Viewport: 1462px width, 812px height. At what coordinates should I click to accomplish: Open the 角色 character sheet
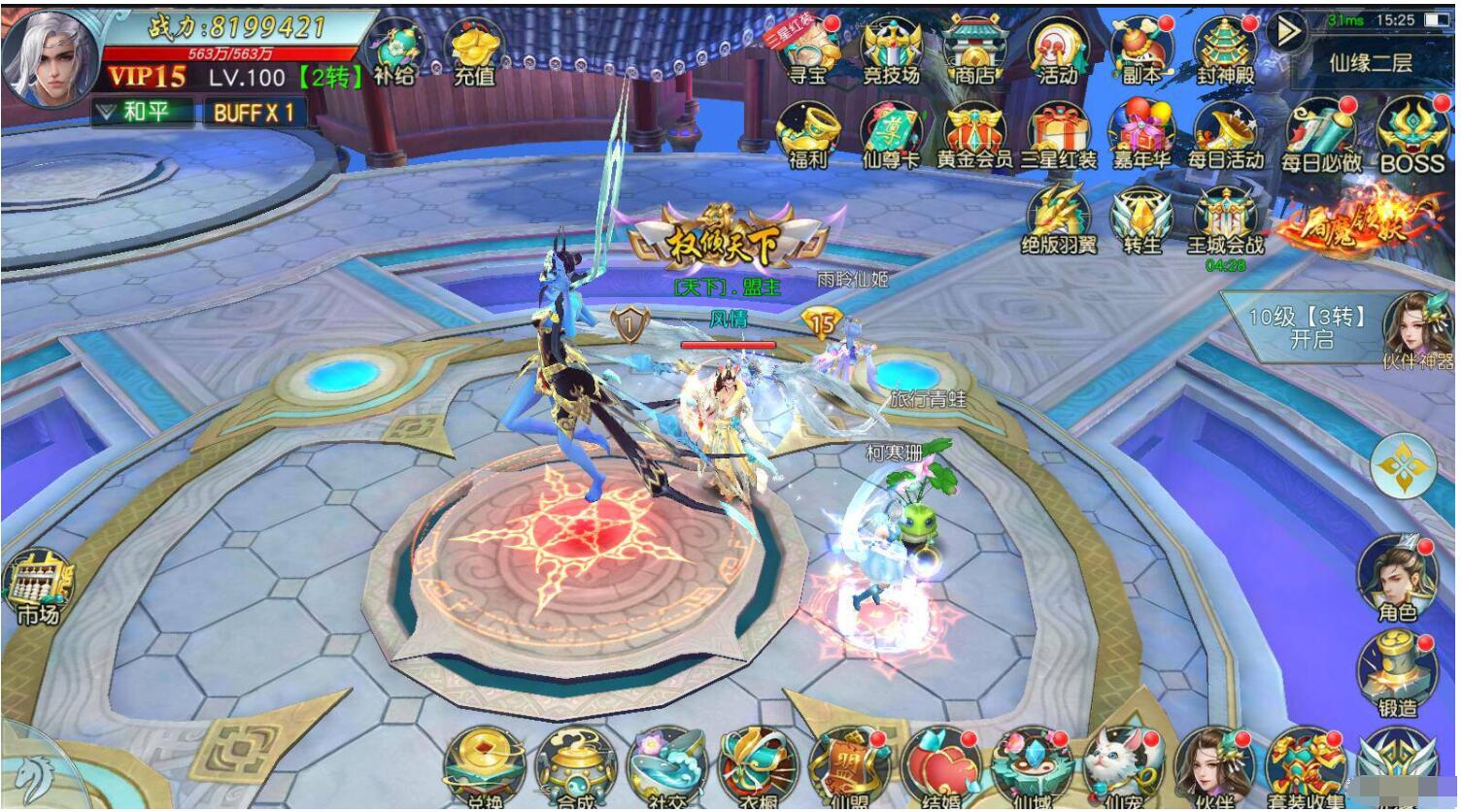(x=1397, y=576)
